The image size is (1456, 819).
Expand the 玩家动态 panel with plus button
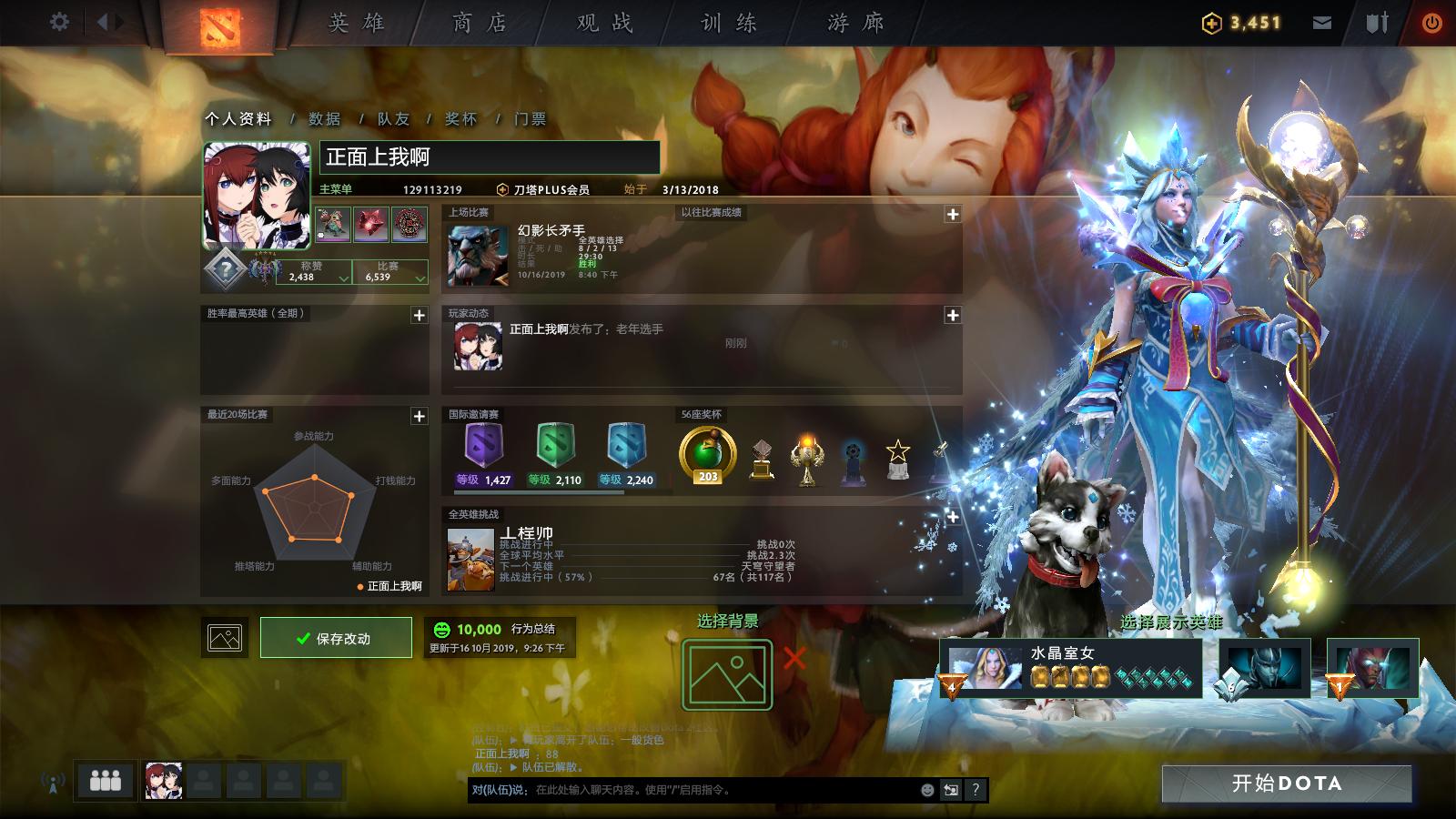coord(955,316)
